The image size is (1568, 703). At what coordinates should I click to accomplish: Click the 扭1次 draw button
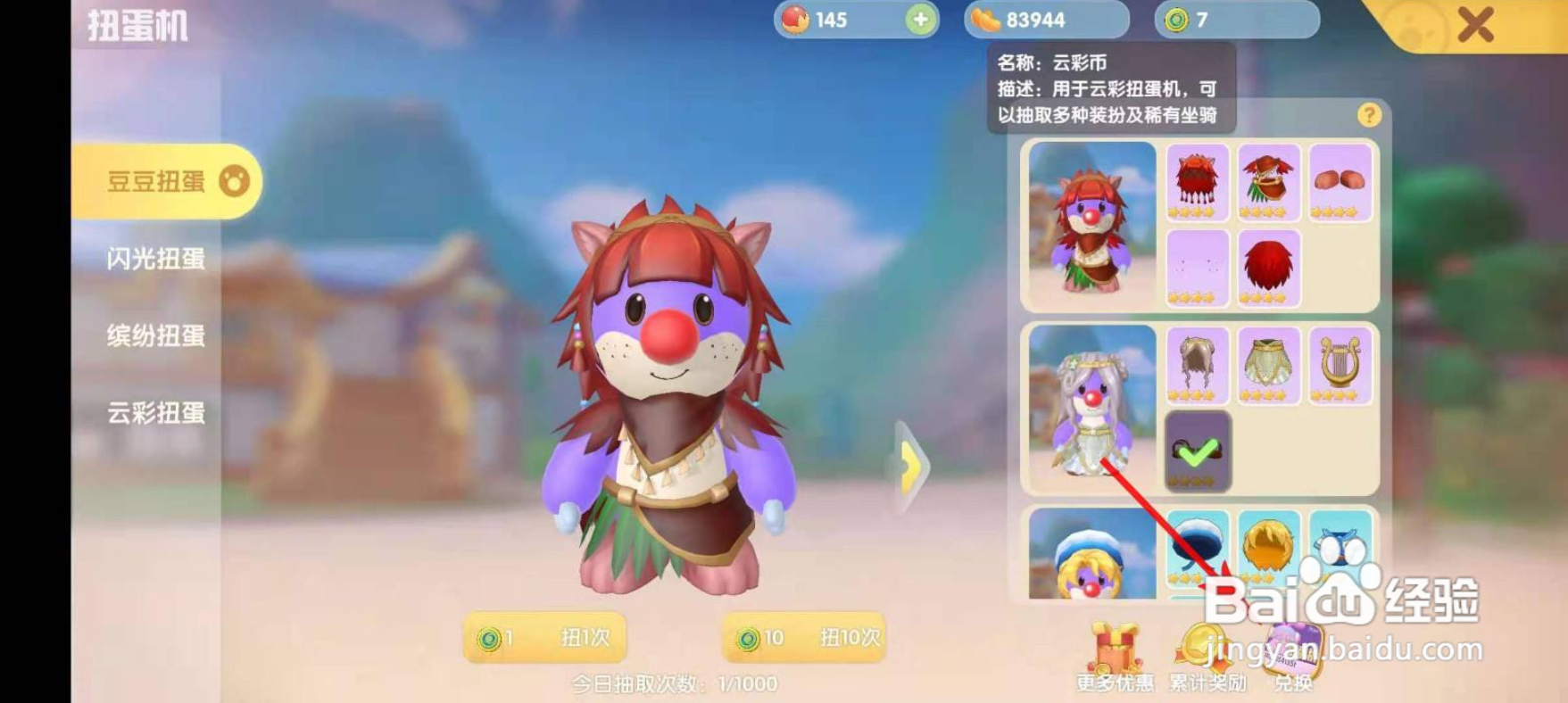(546, 638)
